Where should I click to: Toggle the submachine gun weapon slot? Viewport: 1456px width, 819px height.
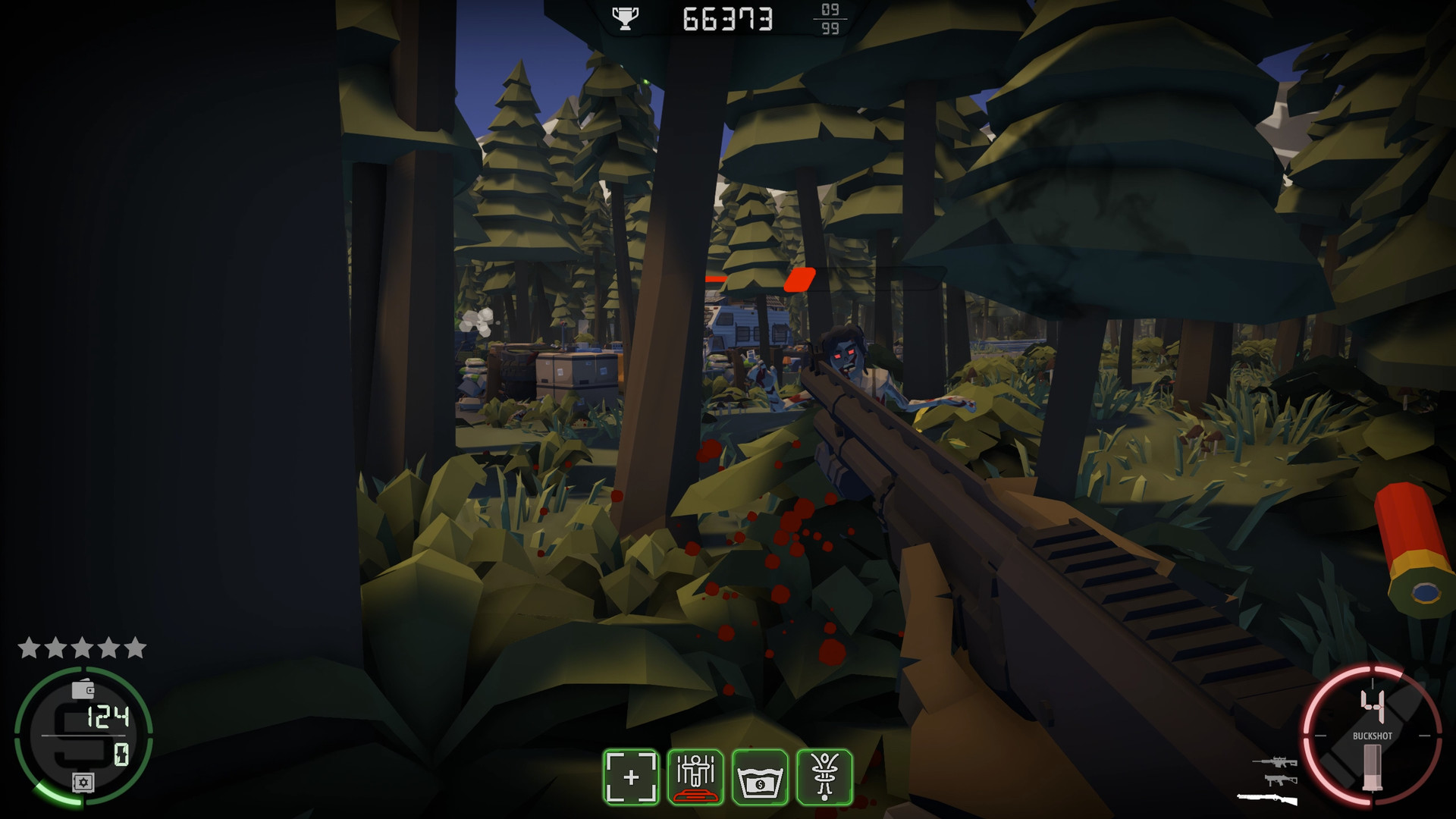1281,780
